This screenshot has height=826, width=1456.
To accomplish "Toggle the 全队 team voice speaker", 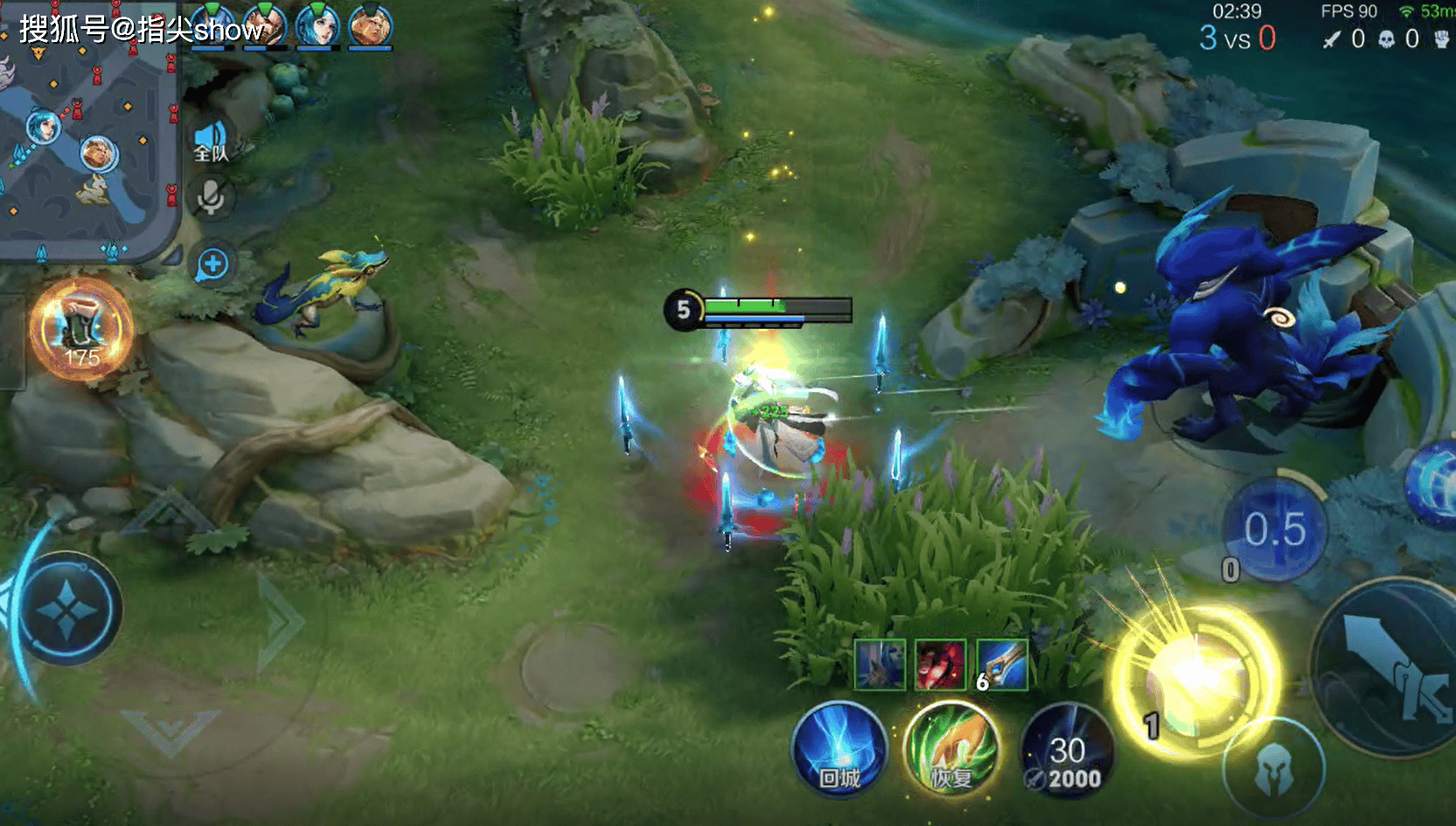I will (211, 142).
